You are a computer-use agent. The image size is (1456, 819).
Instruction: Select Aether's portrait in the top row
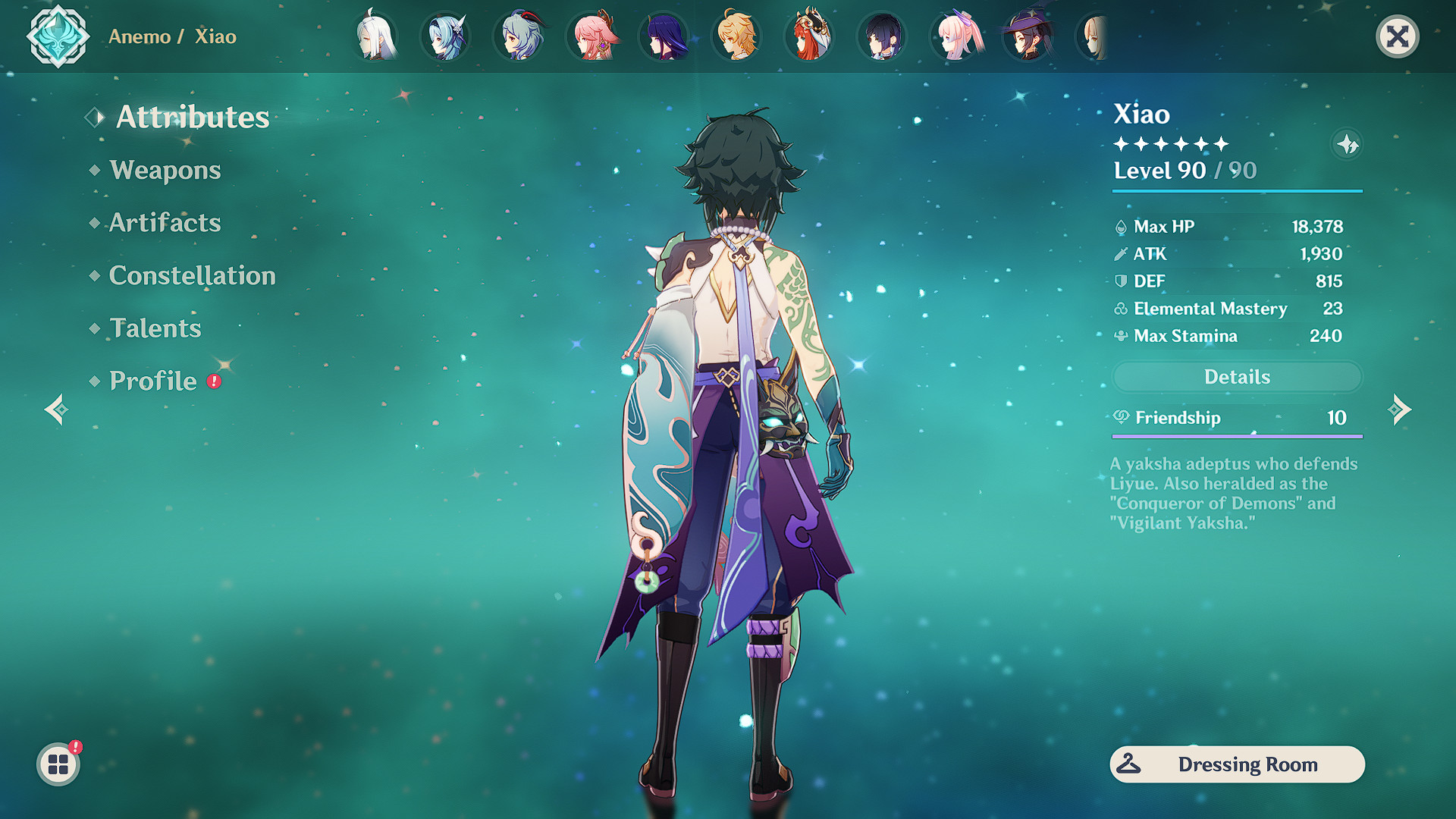(x=734, y=36)
